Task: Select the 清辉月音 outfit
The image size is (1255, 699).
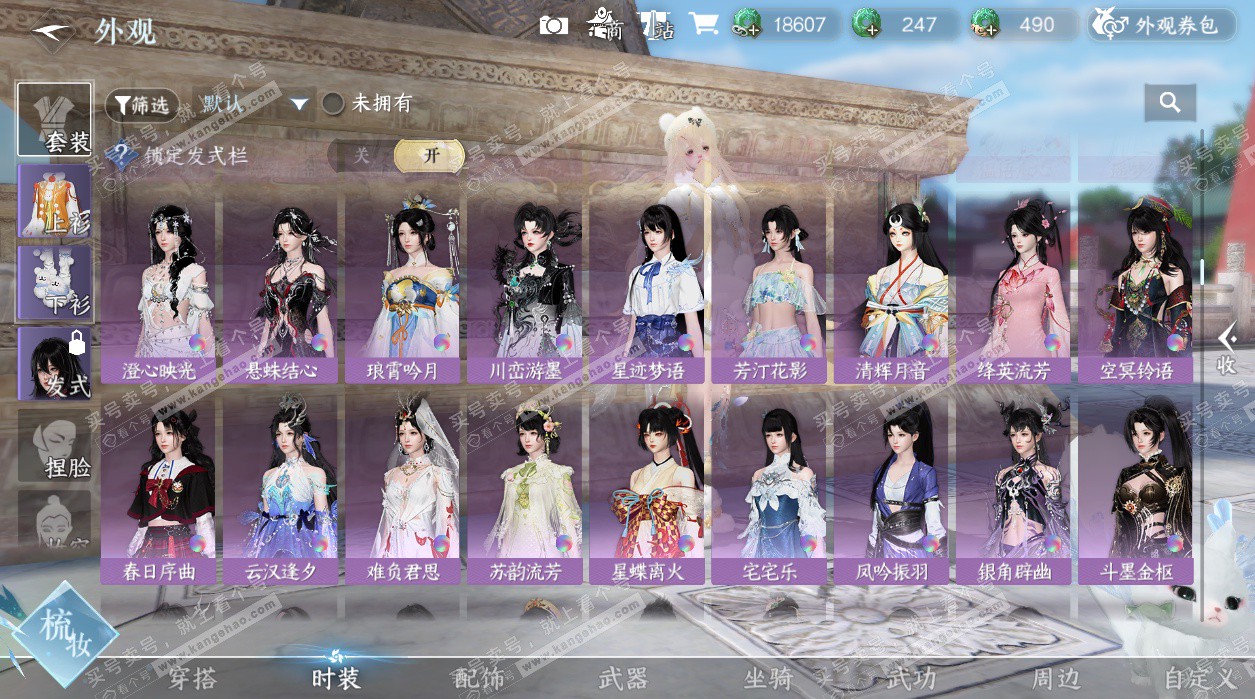Action: coord(892,290)
